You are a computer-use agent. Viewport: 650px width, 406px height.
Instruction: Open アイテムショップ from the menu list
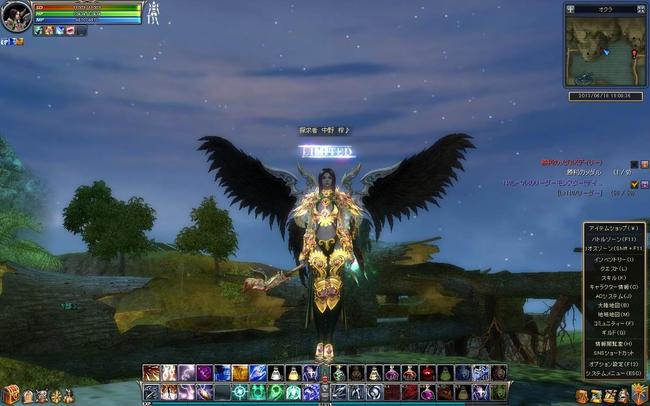tap(611, 229)
